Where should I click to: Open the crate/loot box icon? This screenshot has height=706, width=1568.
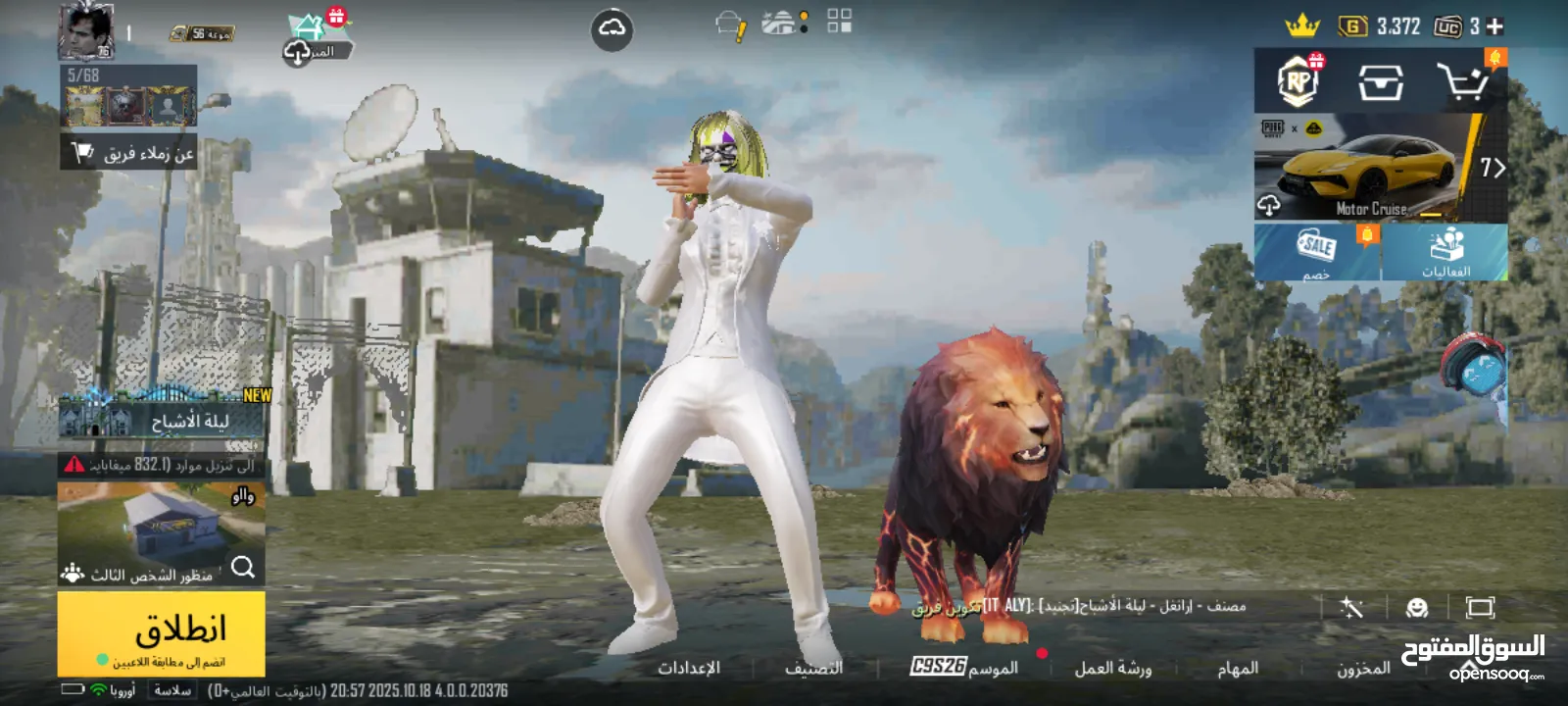(1381, 80)
